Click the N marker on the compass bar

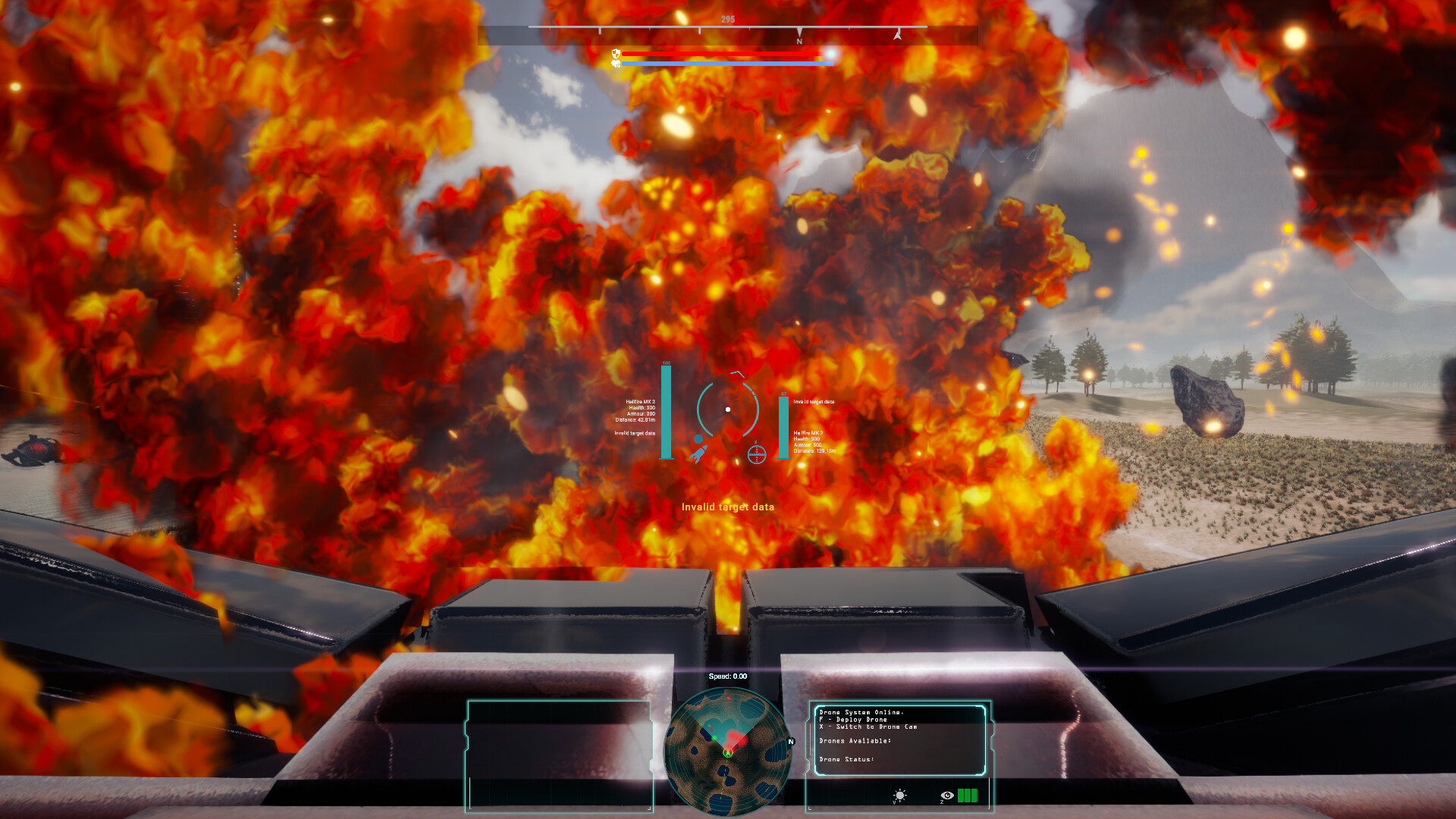(x=800, y=38)
